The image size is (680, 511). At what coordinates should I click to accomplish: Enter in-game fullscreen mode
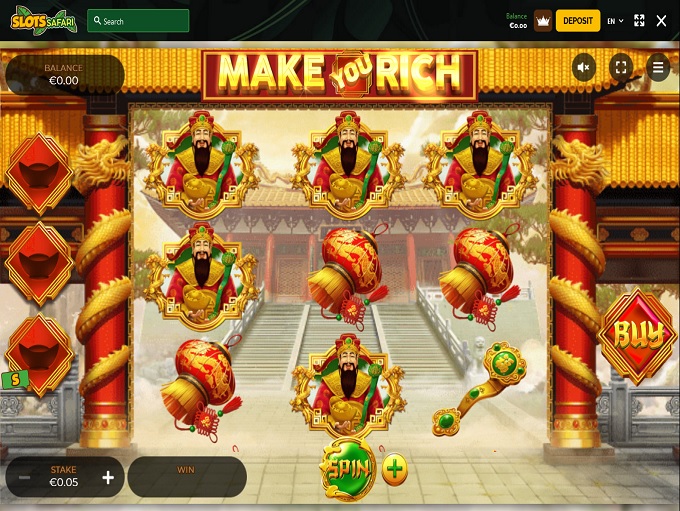pyautogui.click(x=621, y=68)
